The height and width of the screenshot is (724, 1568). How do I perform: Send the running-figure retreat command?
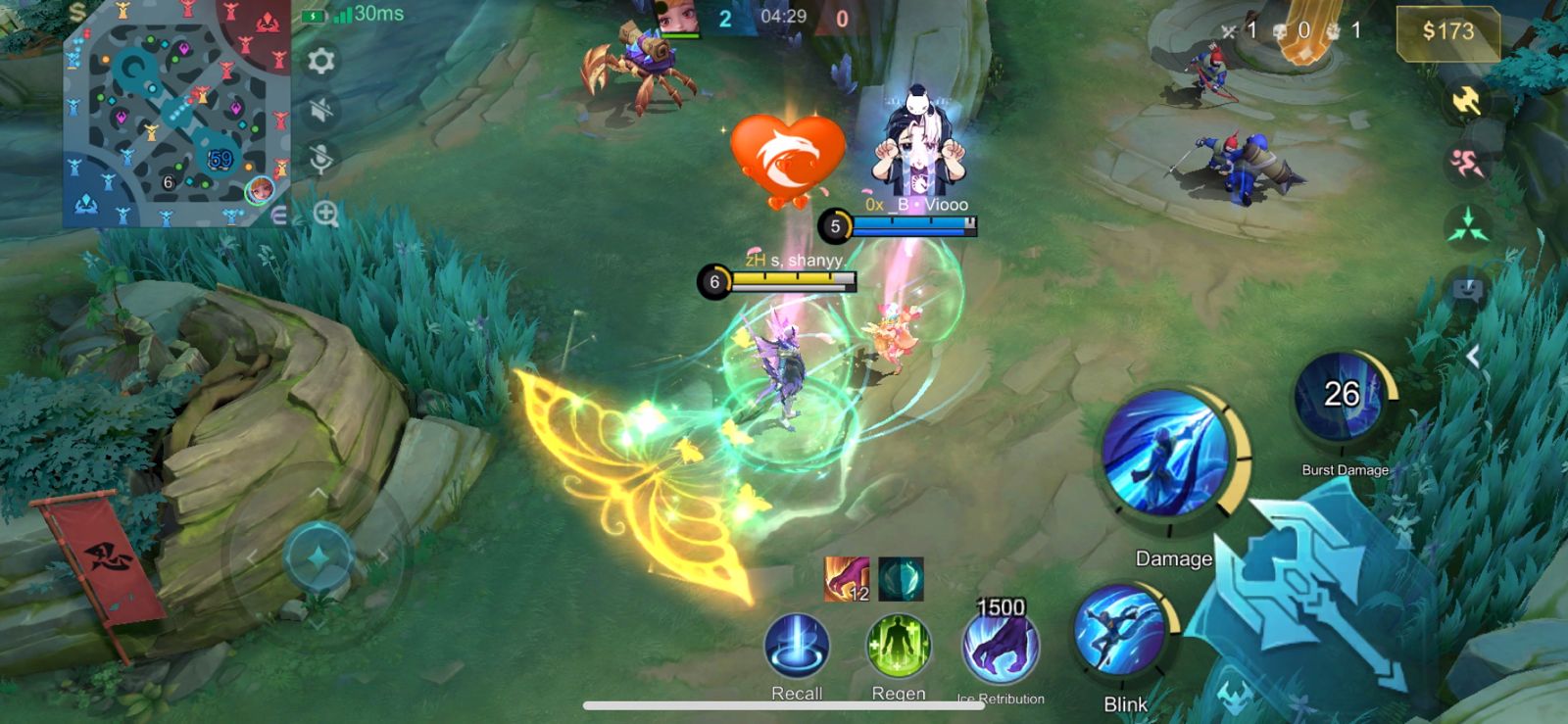tap(1467, 163)
